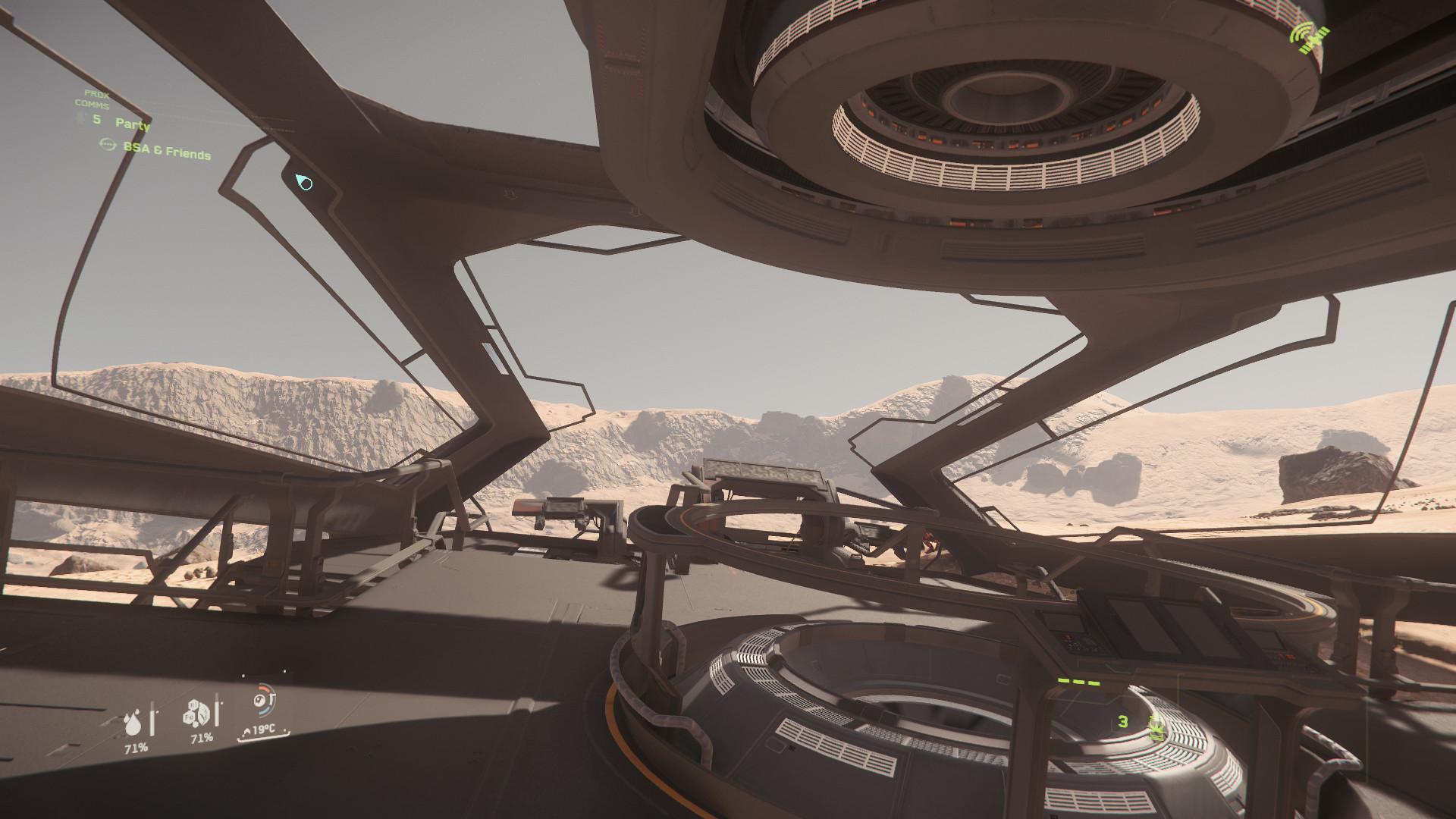Select the PROX comms headset icon
This screenshot has height=819, width=1456.
coord(80,119)
